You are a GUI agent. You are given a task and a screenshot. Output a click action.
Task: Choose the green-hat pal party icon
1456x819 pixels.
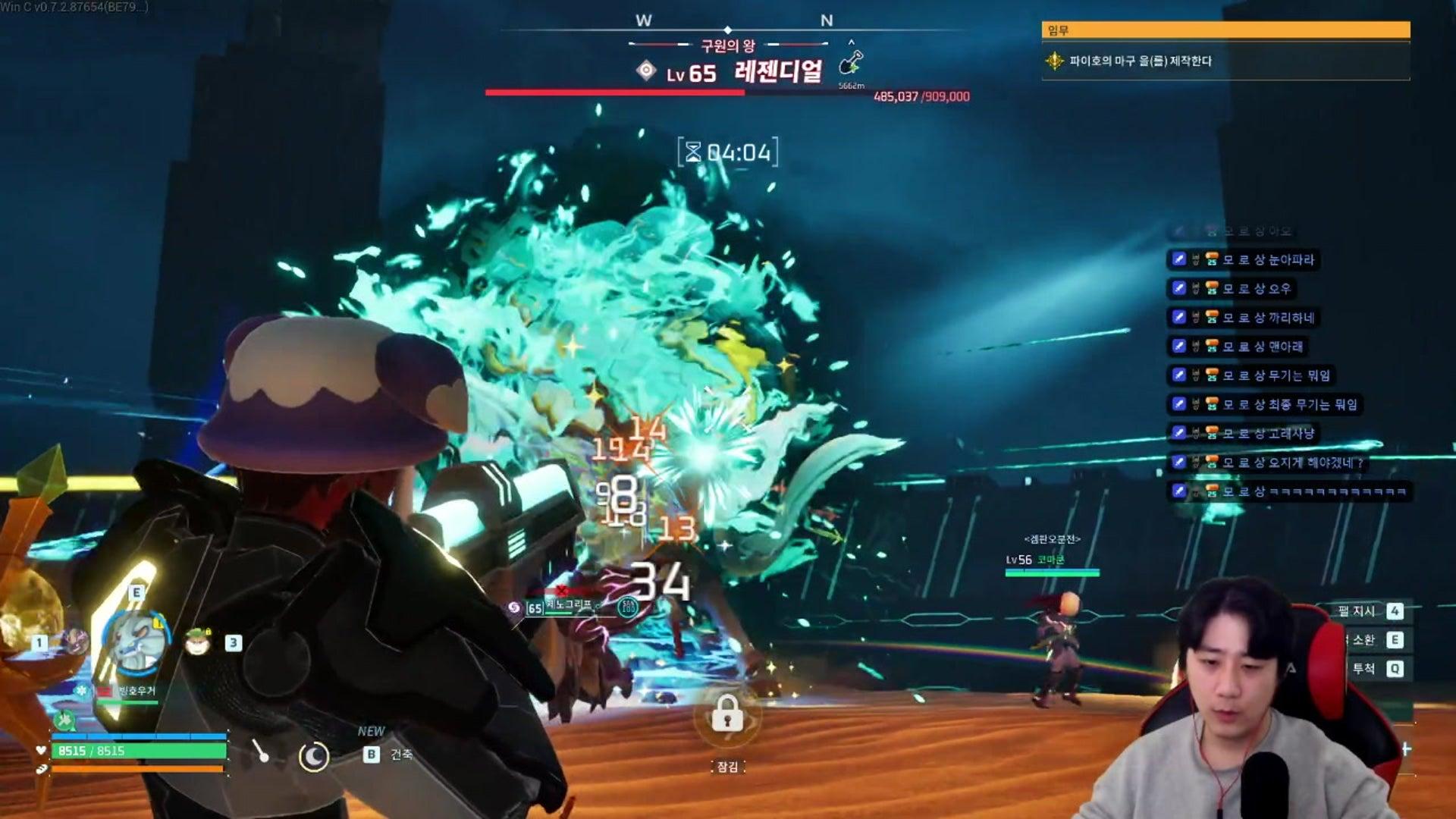coord(198,642)
